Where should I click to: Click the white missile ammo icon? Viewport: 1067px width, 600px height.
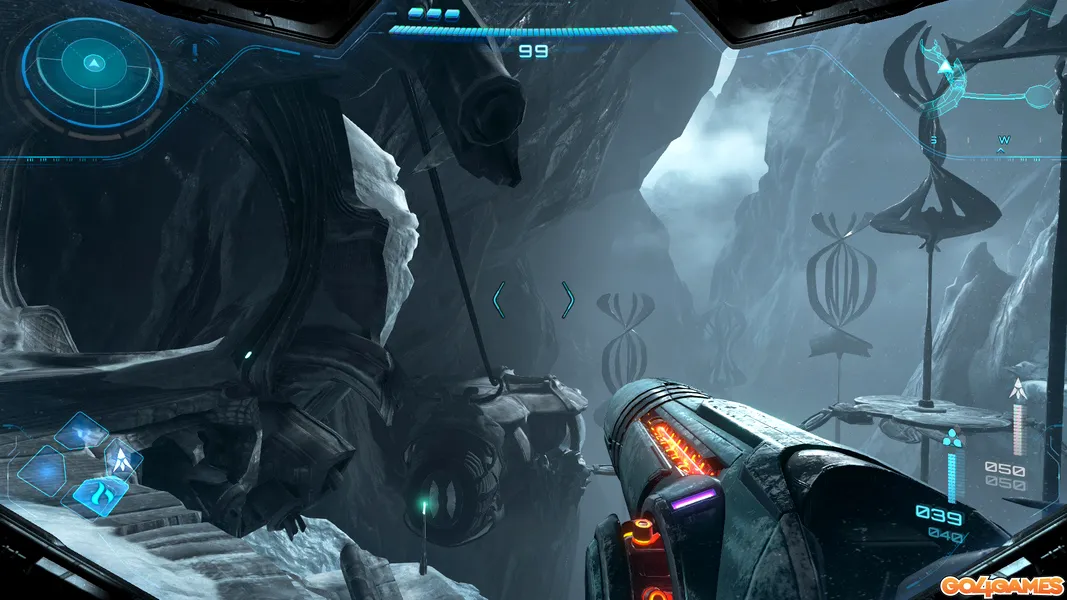(x=1018, y=390)
